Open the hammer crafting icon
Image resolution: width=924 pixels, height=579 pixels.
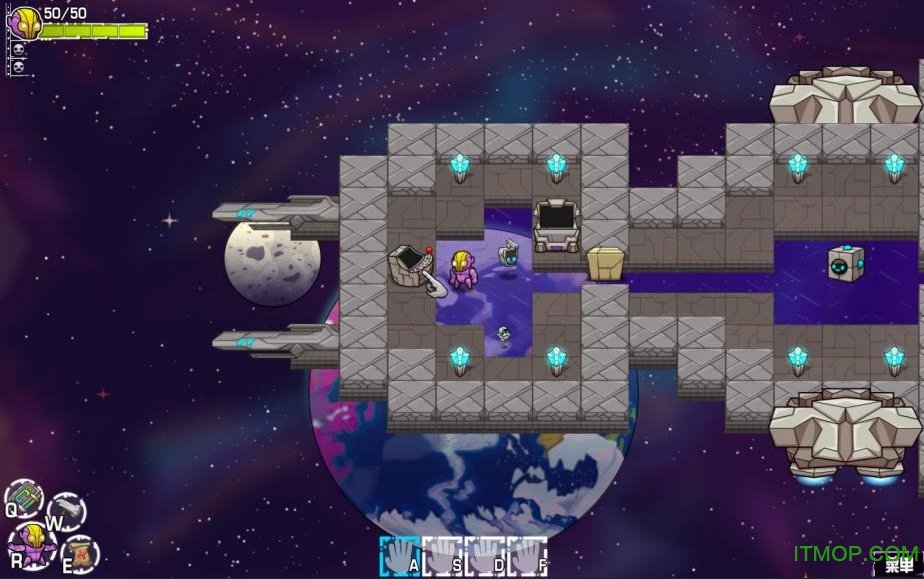click(67, 510)
